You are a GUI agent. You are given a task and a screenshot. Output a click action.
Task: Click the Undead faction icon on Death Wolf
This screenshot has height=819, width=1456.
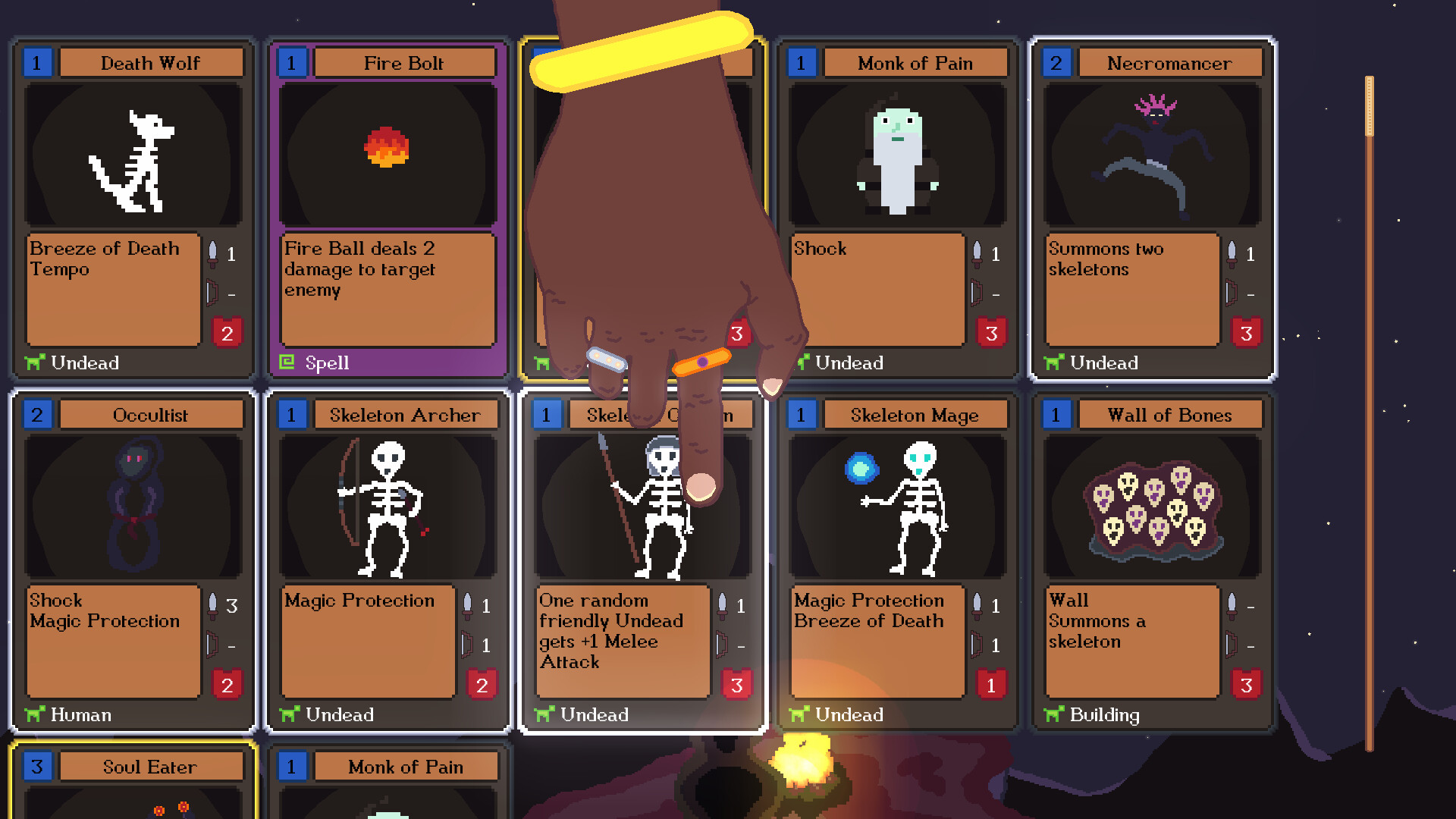pos(34,362)
